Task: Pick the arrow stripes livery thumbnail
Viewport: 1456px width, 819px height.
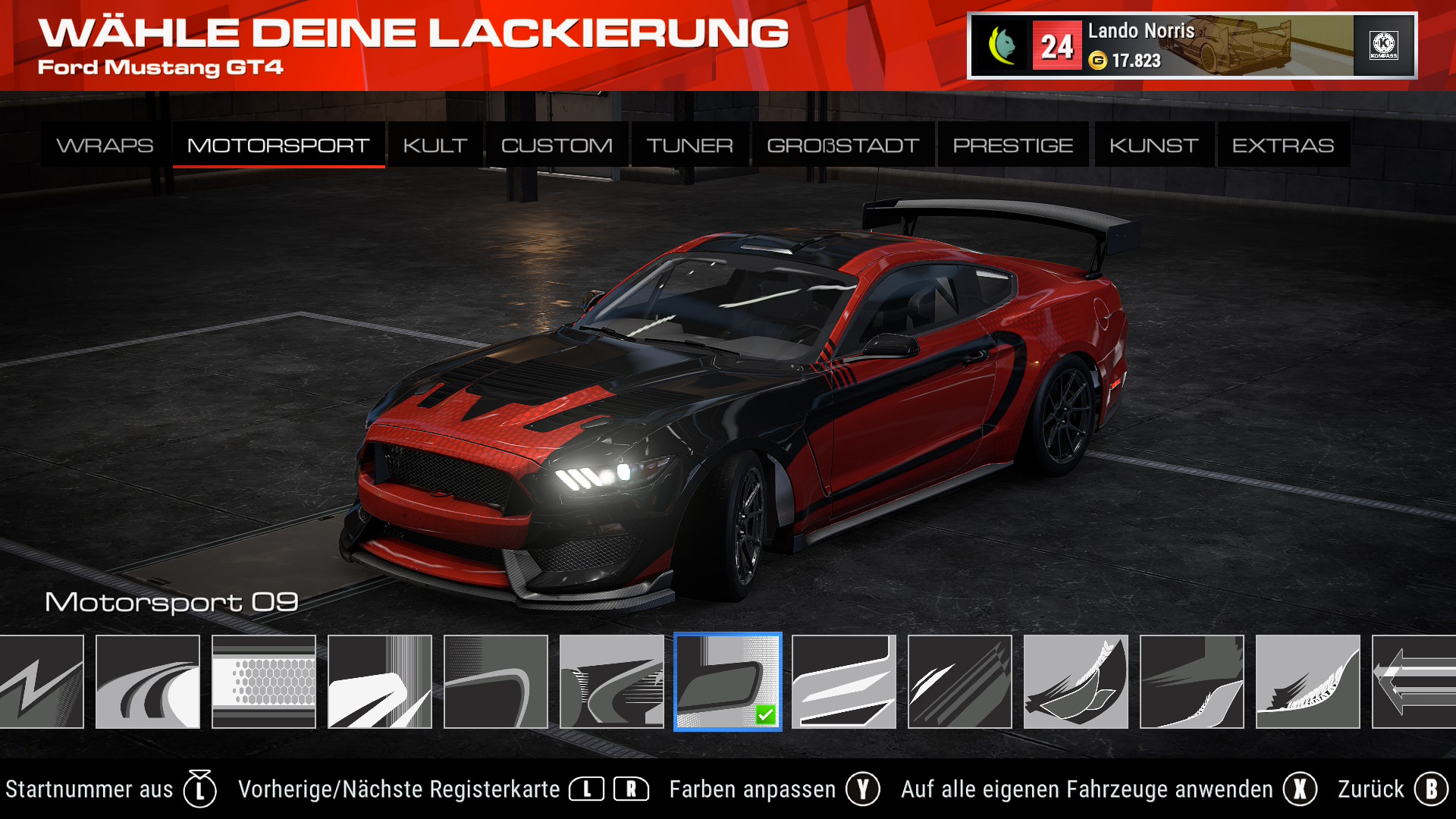Action: pyautogui.click(x=1414, y=682)
